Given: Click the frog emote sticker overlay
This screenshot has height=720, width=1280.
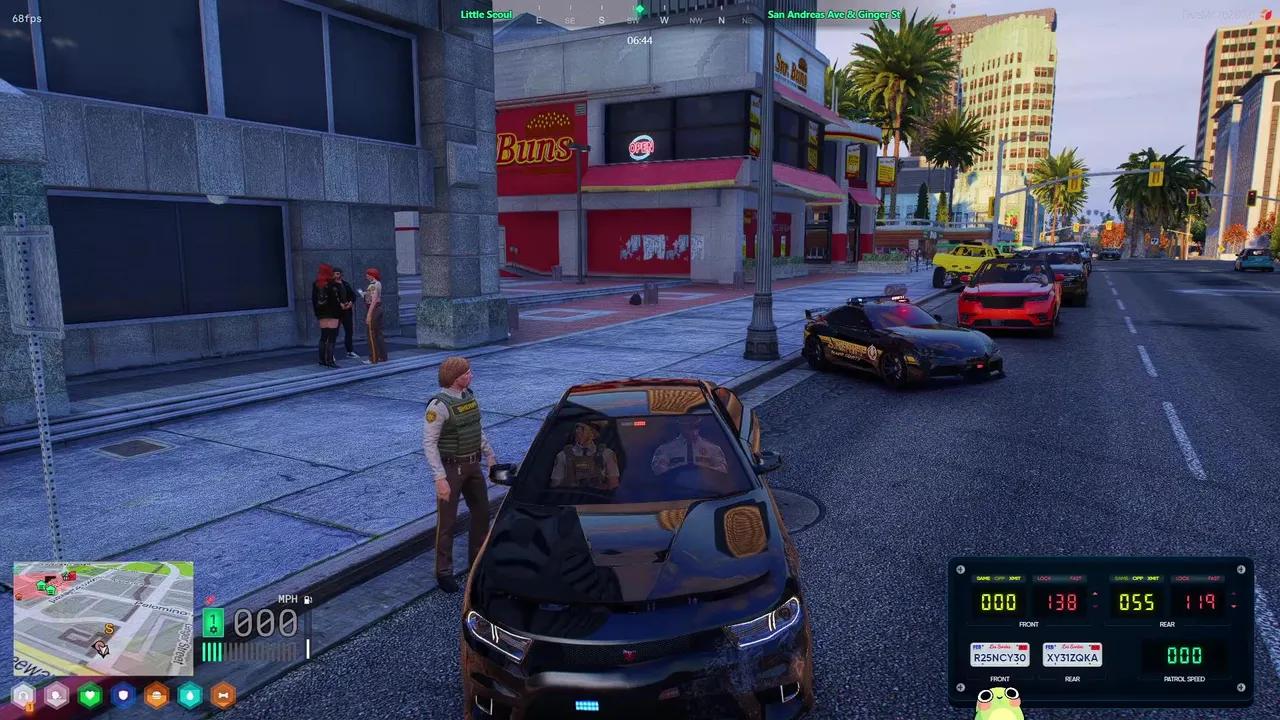Looking at the screenshot, I should (x=999, y=703).
